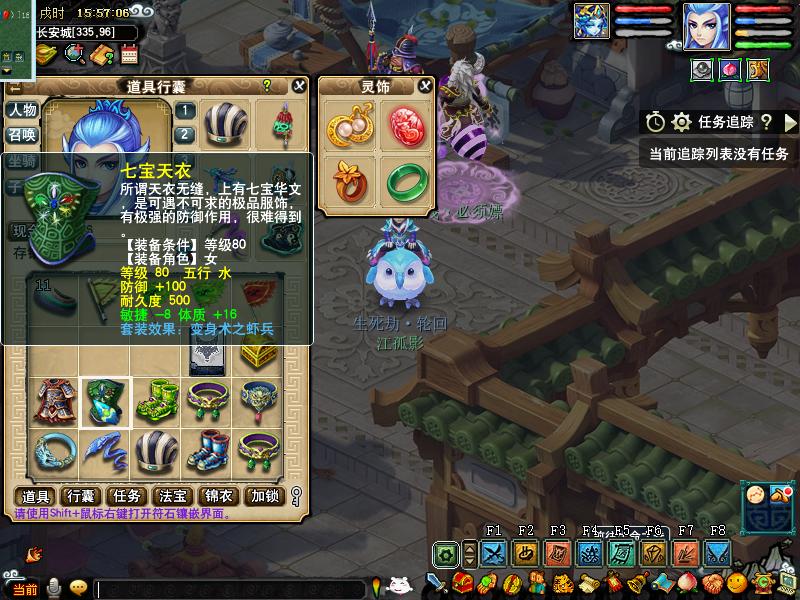Activate the F1 crossed-blades skill
The image size is (800, 600).
pyautogui.click(x=493, y=553)
